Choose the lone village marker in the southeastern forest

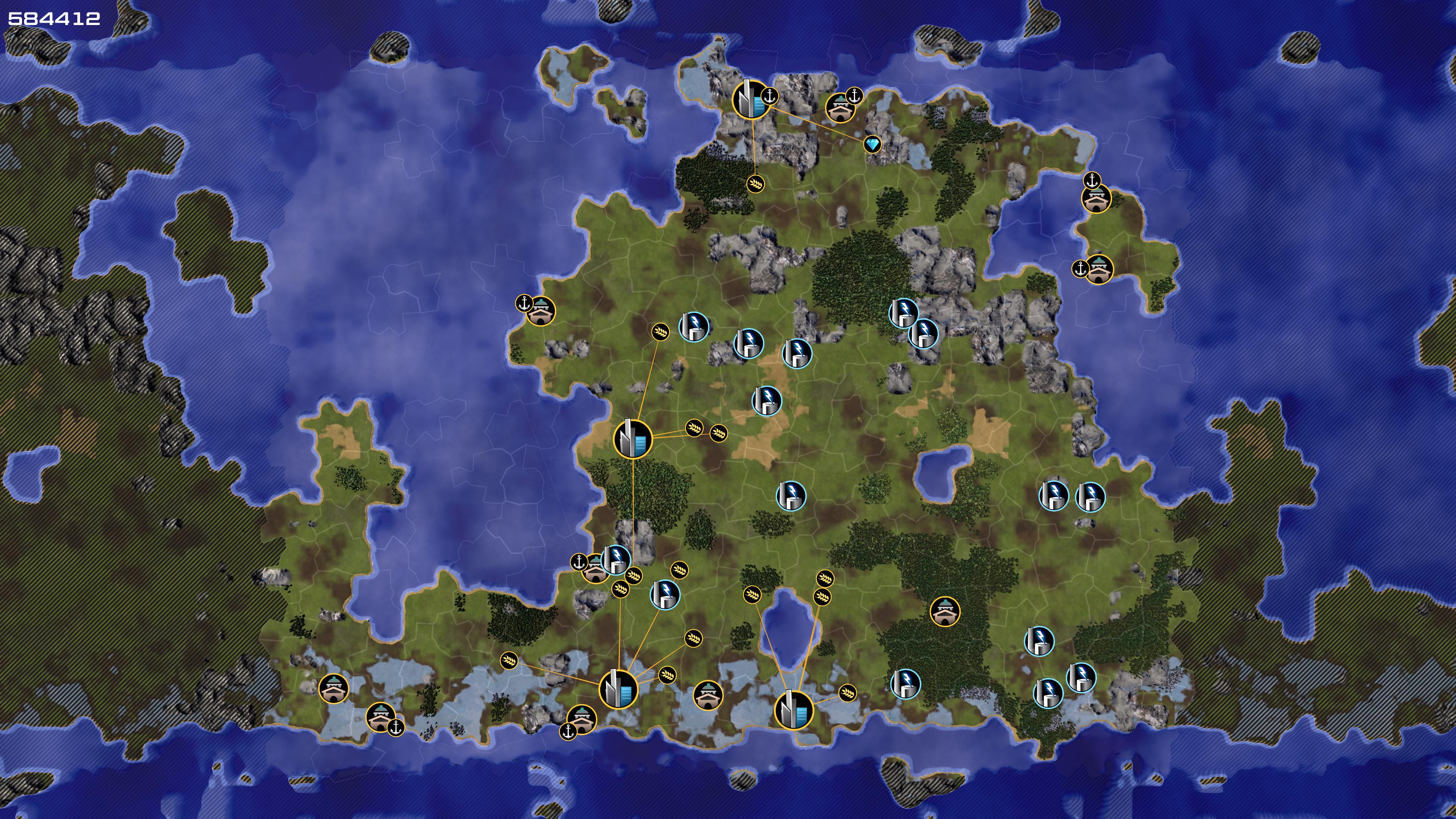[945, 611]
